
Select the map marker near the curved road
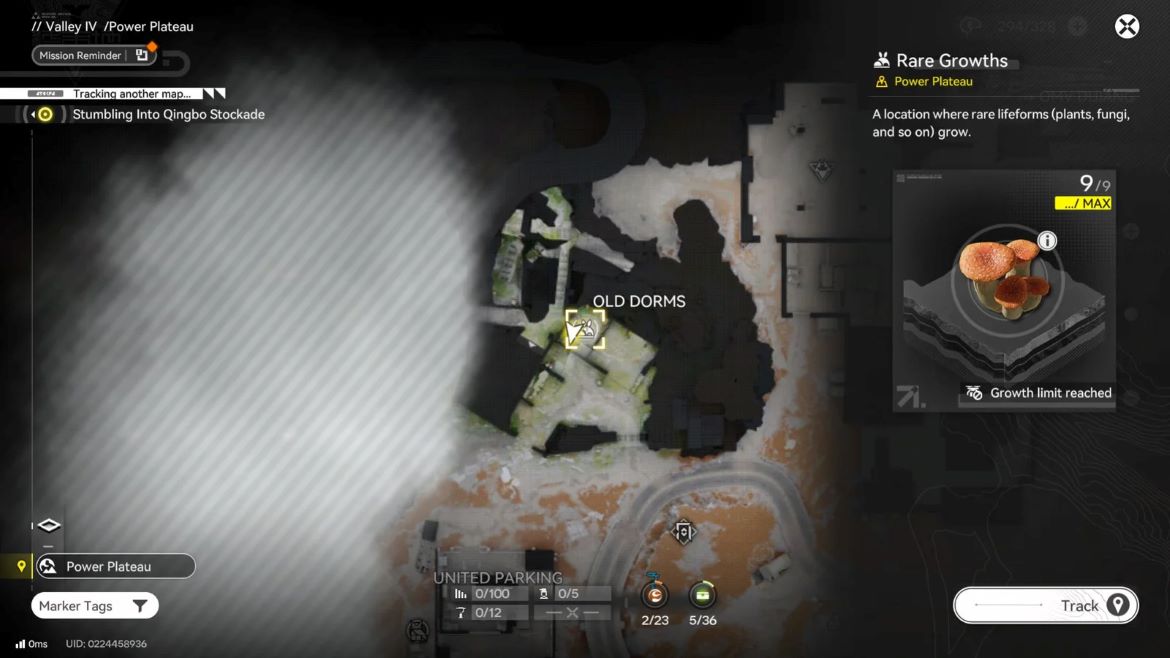[684, 532]
